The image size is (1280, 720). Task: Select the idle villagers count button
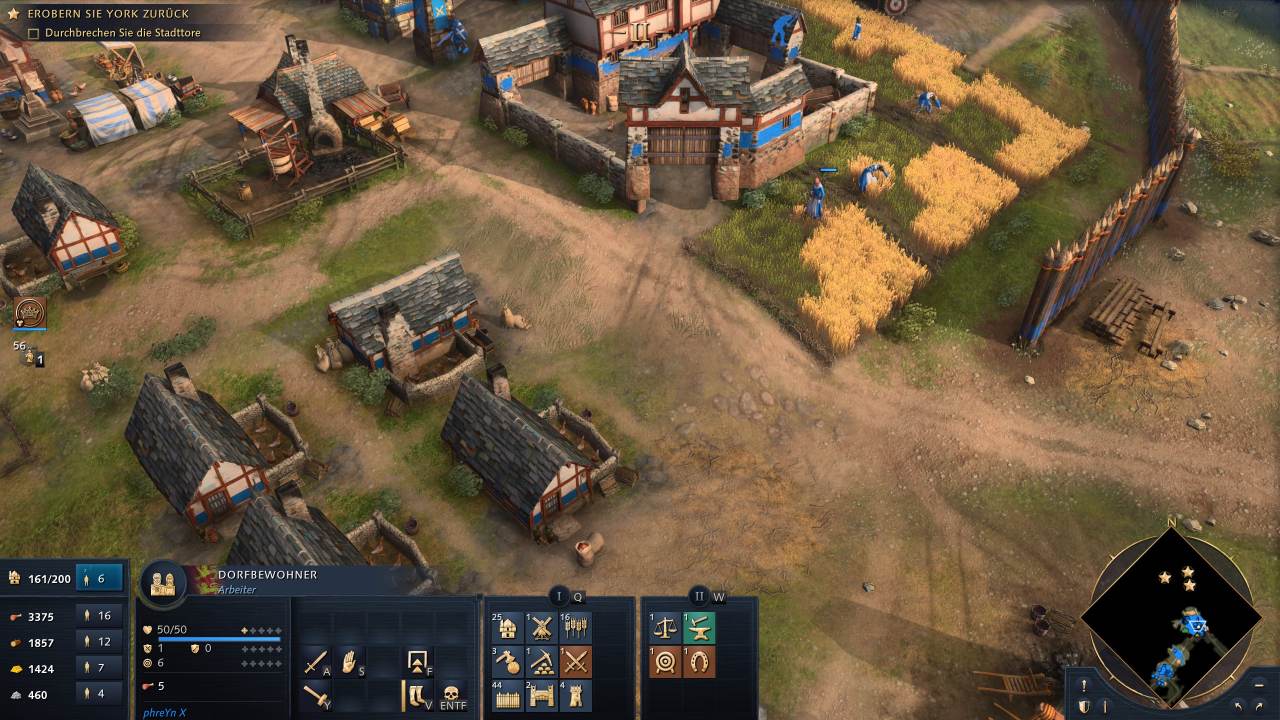tap(99, 578)
